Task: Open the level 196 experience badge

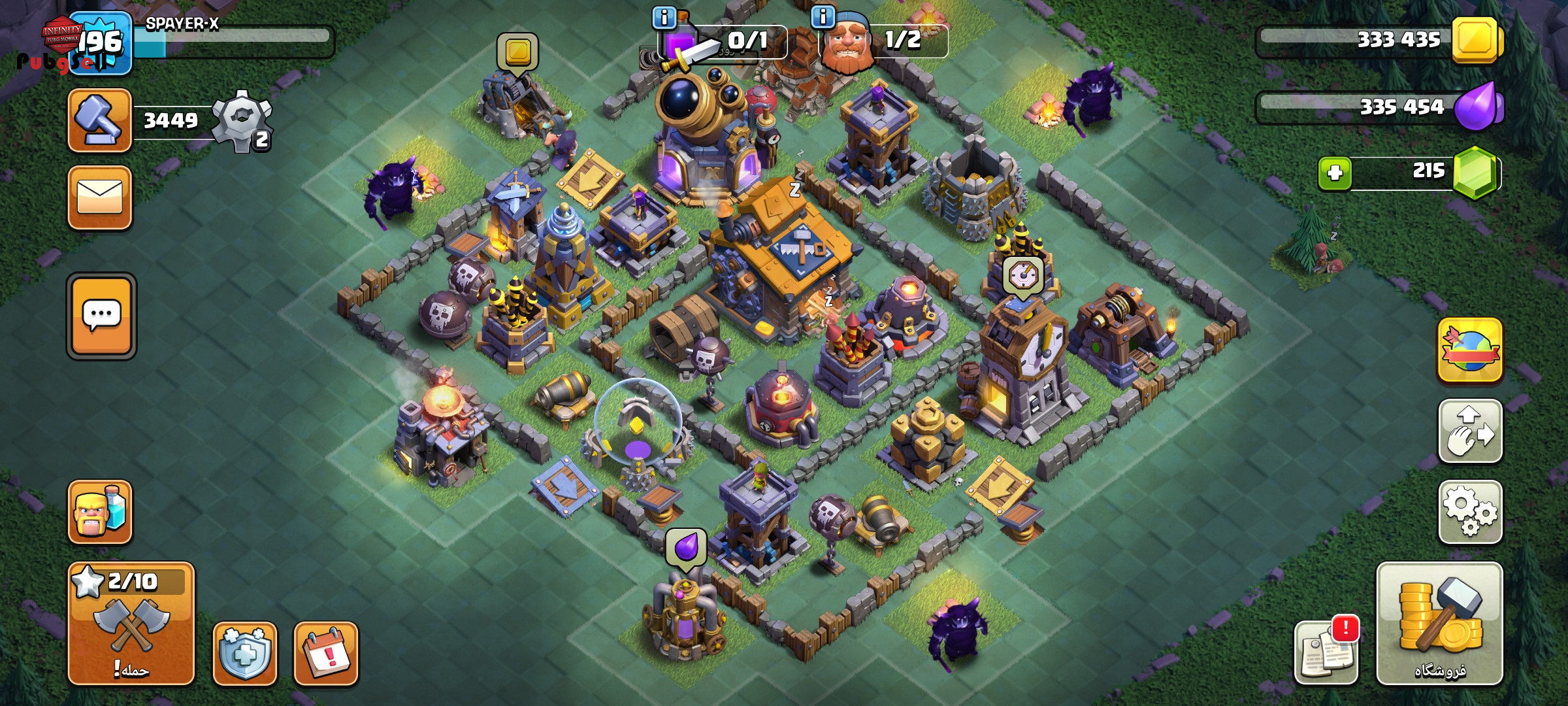Action: [101, 43]
